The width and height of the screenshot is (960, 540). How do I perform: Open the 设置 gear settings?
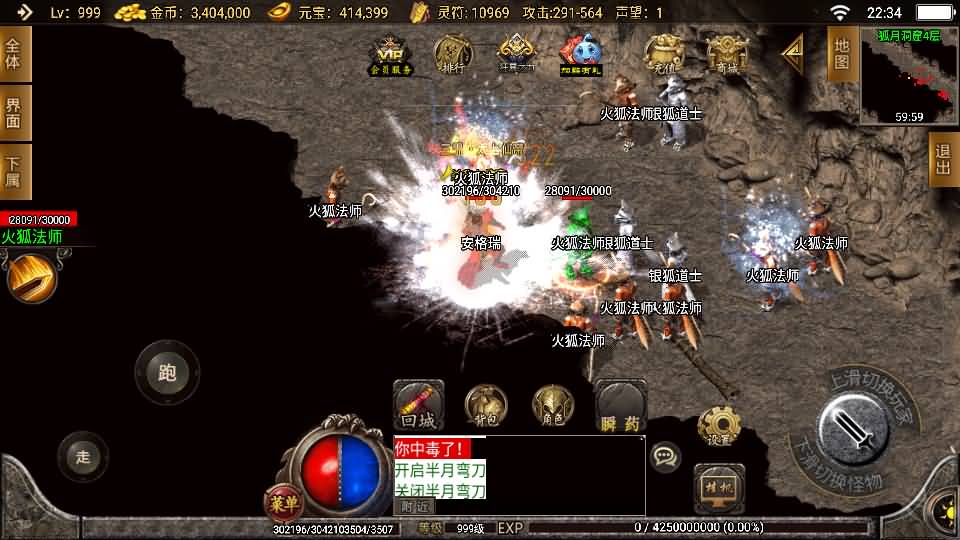click(x=716, y=427)
